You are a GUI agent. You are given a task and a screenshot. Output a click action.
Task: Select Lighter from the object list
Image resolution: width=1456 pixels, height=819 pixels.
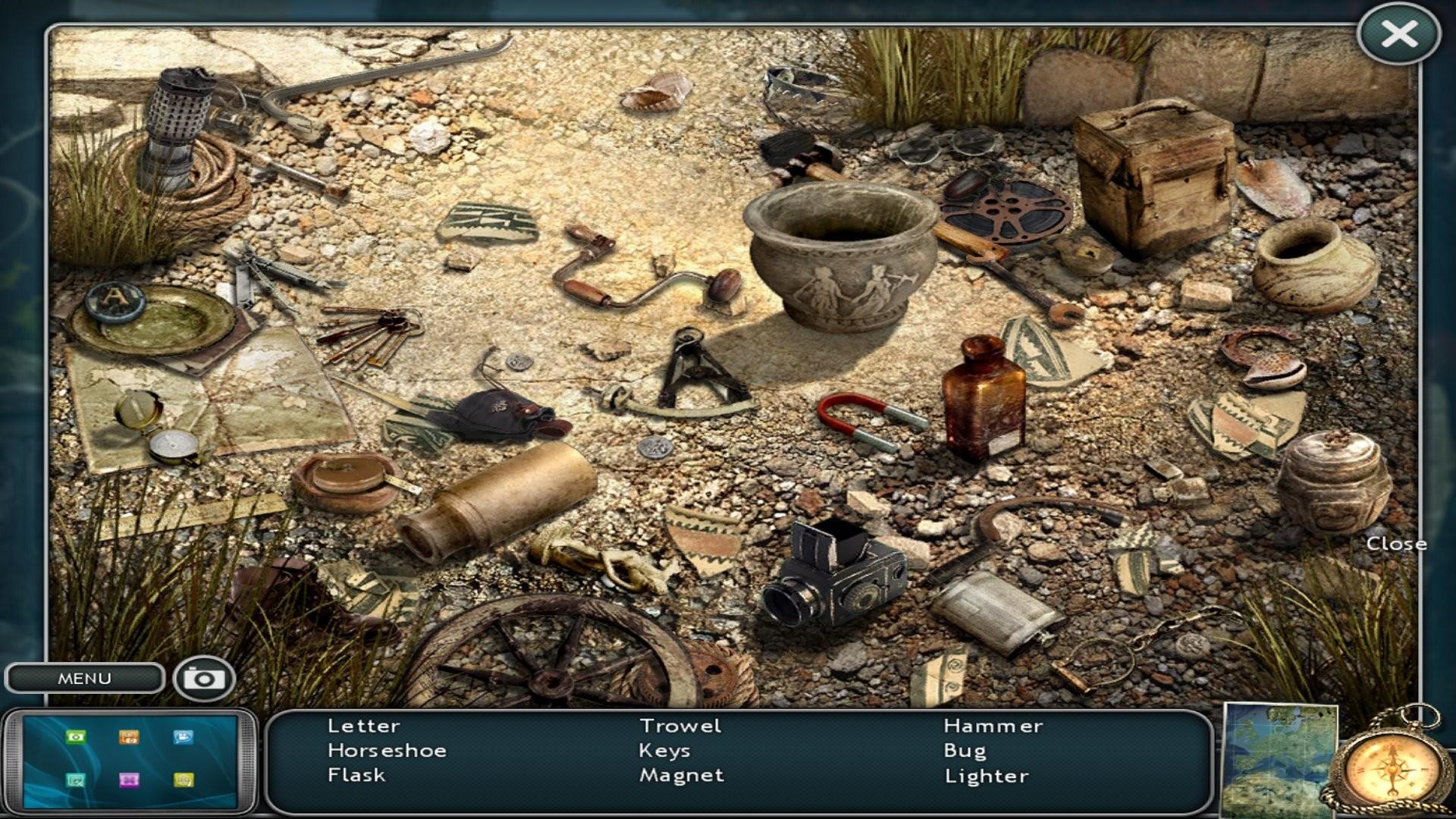point(986,775)
